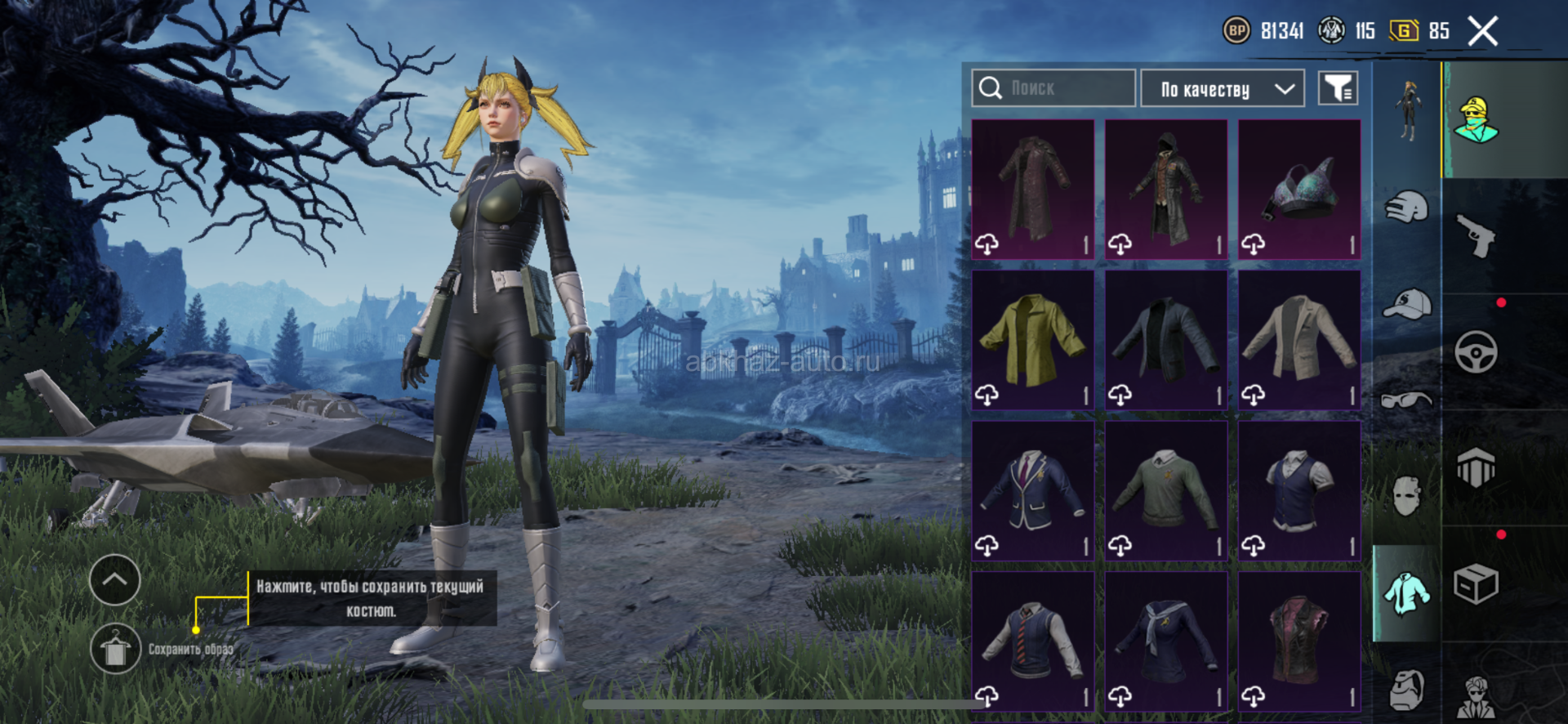Open the filter funnel button

1338,88
